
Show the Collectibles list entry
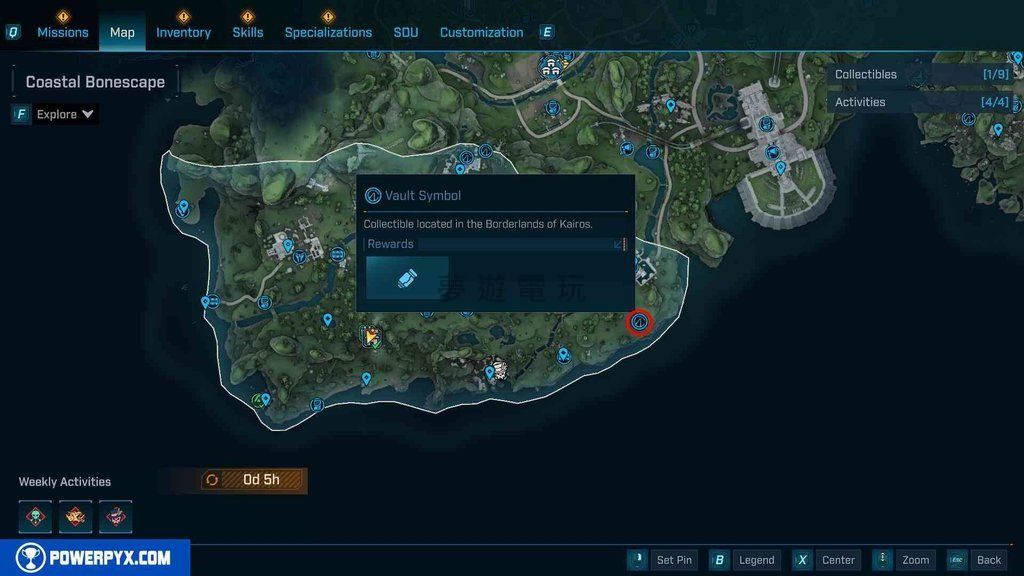point(922,74)
